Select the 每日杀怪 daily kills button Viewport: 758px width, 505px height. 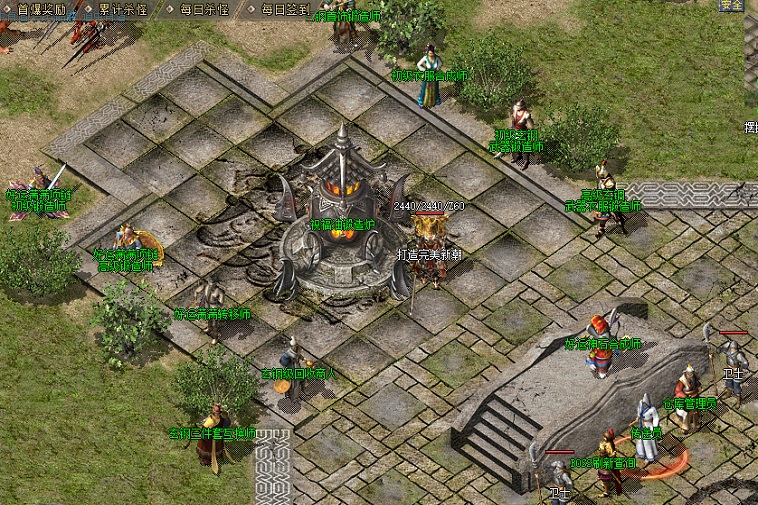pyautogui.click(x=204, y=9)
